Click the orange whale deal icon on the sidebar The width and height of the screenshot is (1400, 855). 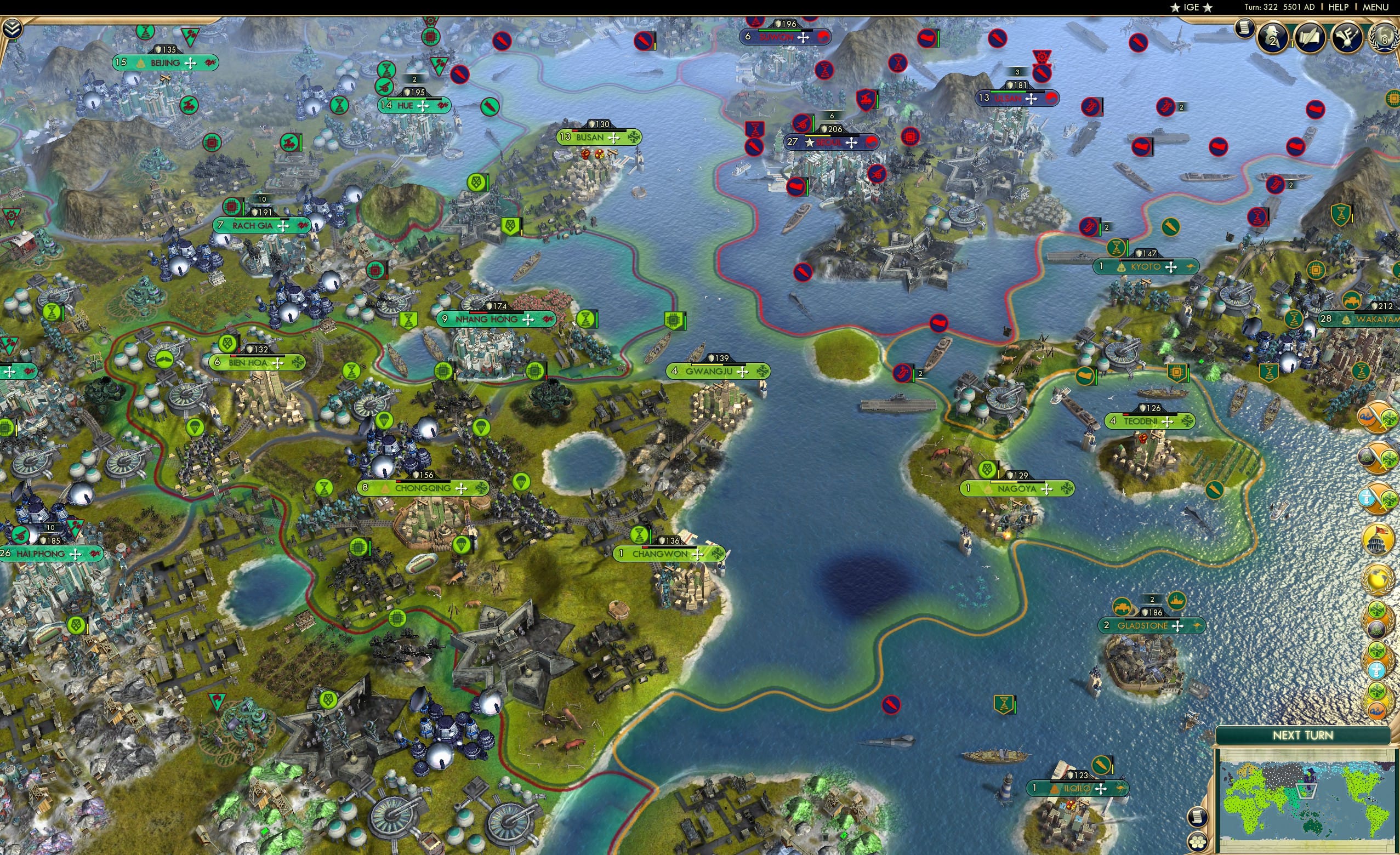coord(1377,697)
